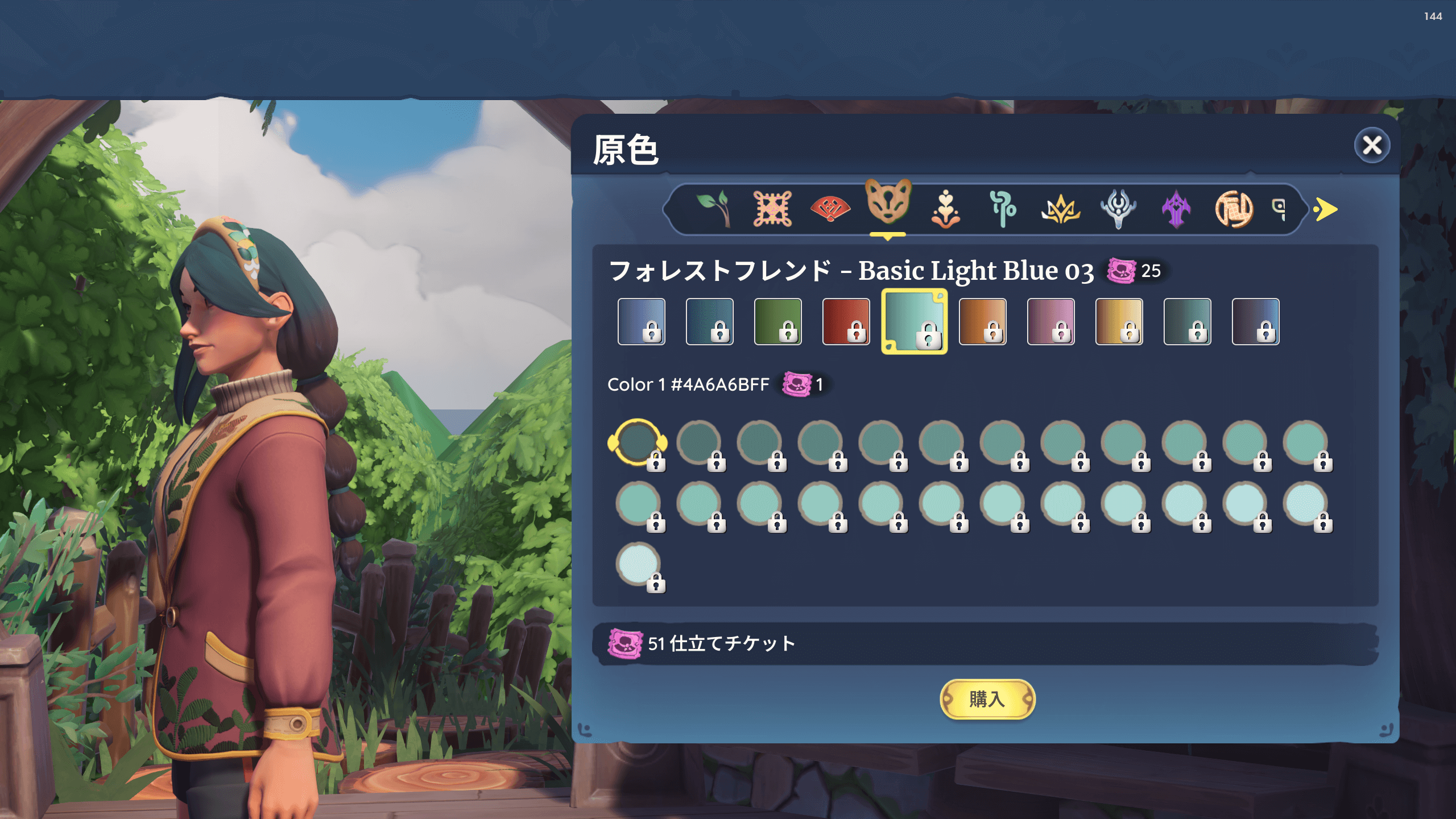Pick the olive green palette swatch
Image resolution: width=1456 pixels, height=819 pixels.
tap(777, 321)
